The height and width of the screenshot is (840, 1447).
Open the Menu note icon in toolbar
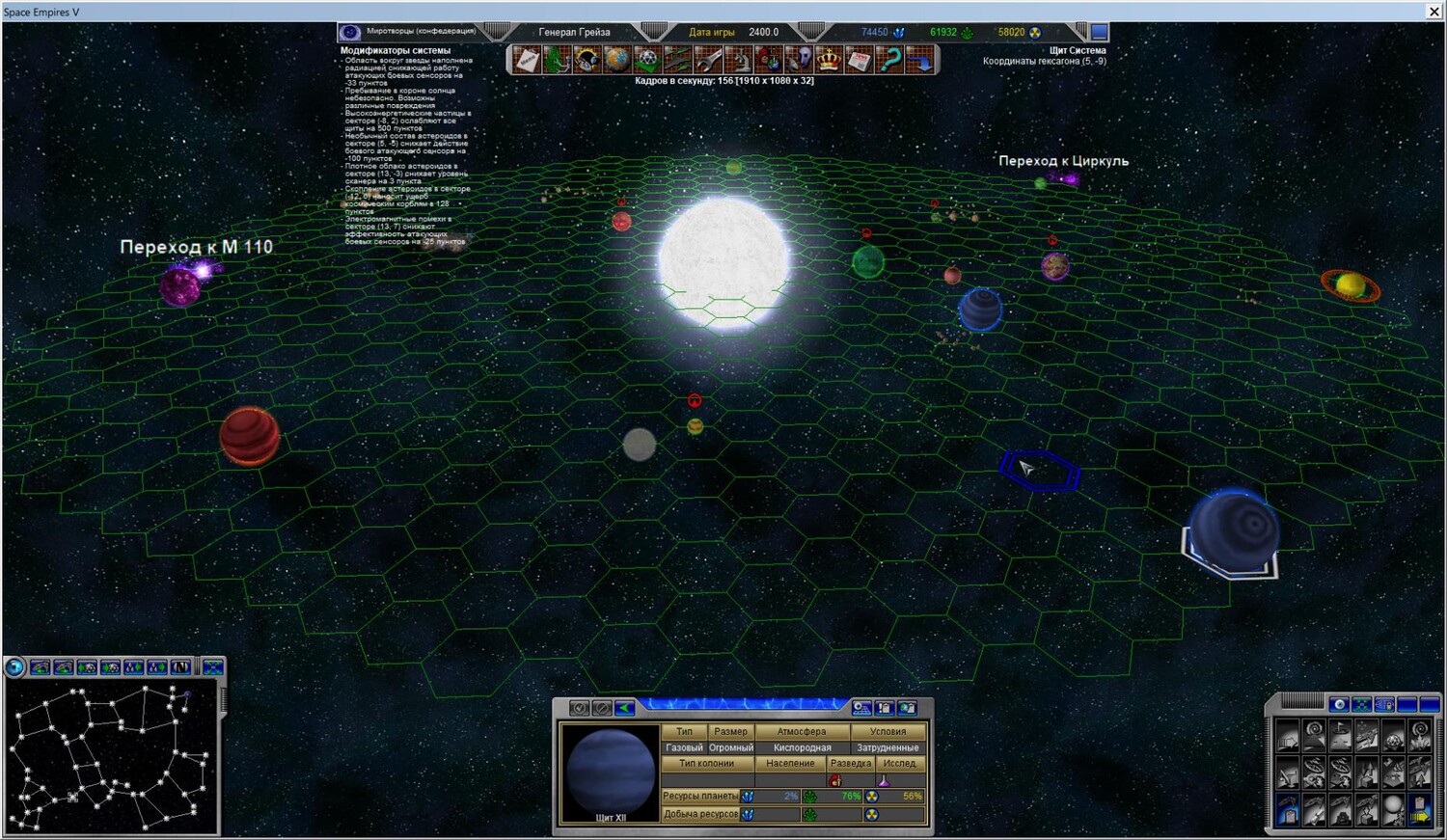(x=526, y=60)
